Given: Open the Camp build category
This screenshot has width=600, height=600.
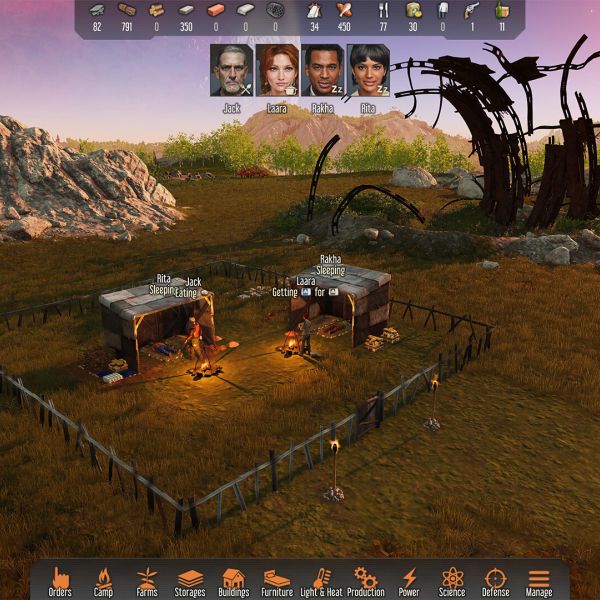Looking at the screenshot, I should tap(104, 580).
